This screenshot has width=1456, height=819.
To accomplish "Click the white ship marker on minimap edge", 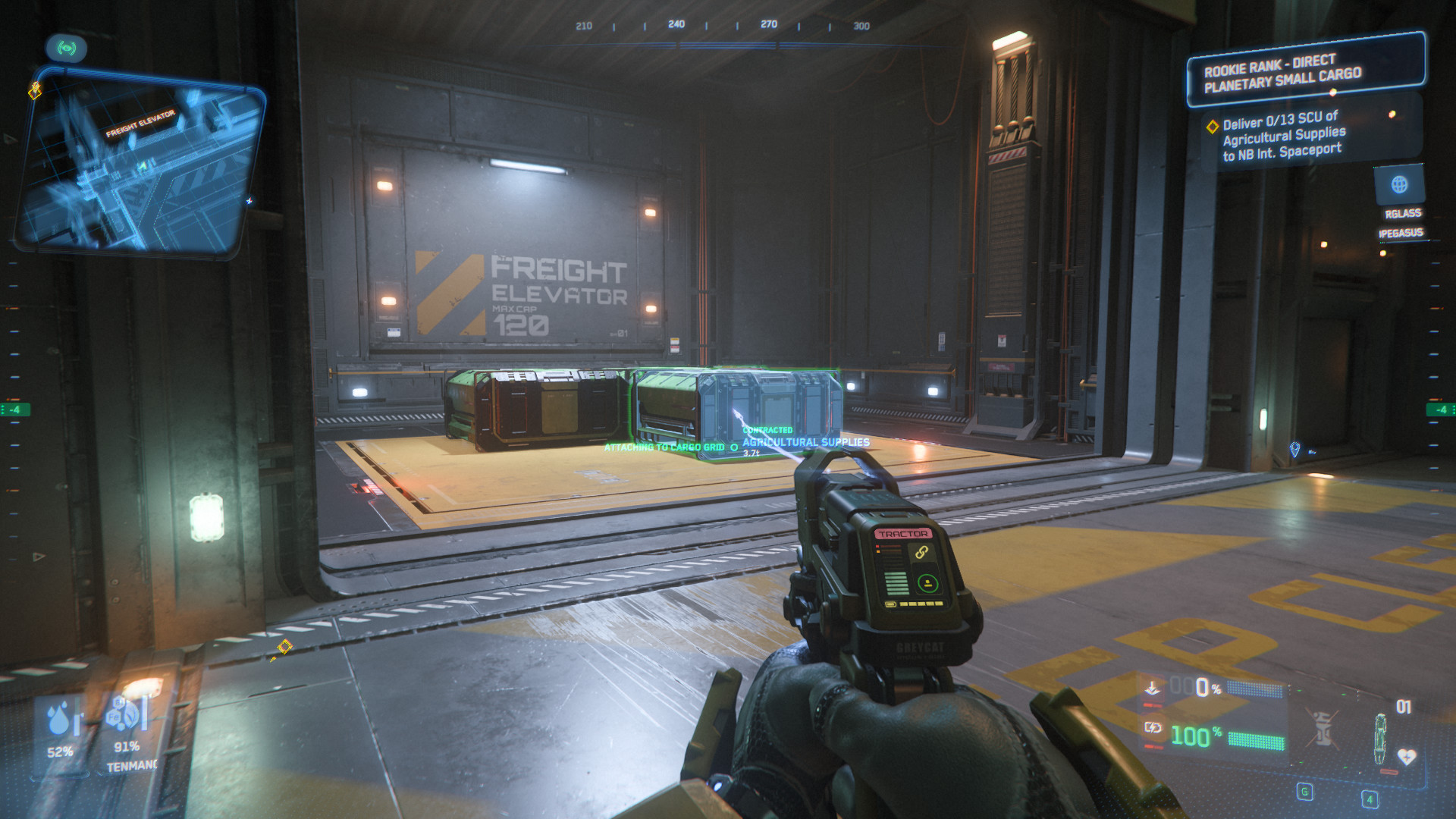I will click(x=249, y=201).
